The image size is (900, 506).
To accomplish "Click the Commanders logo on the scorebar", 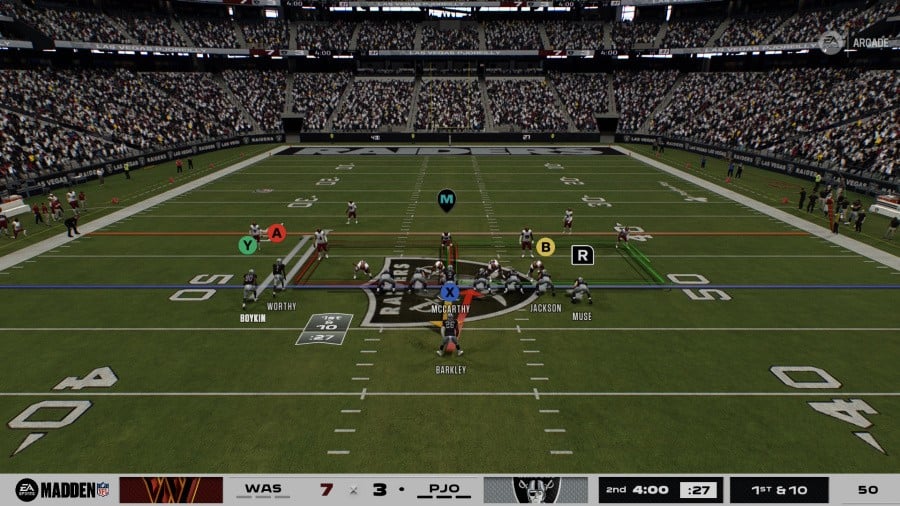I will 171,490.
